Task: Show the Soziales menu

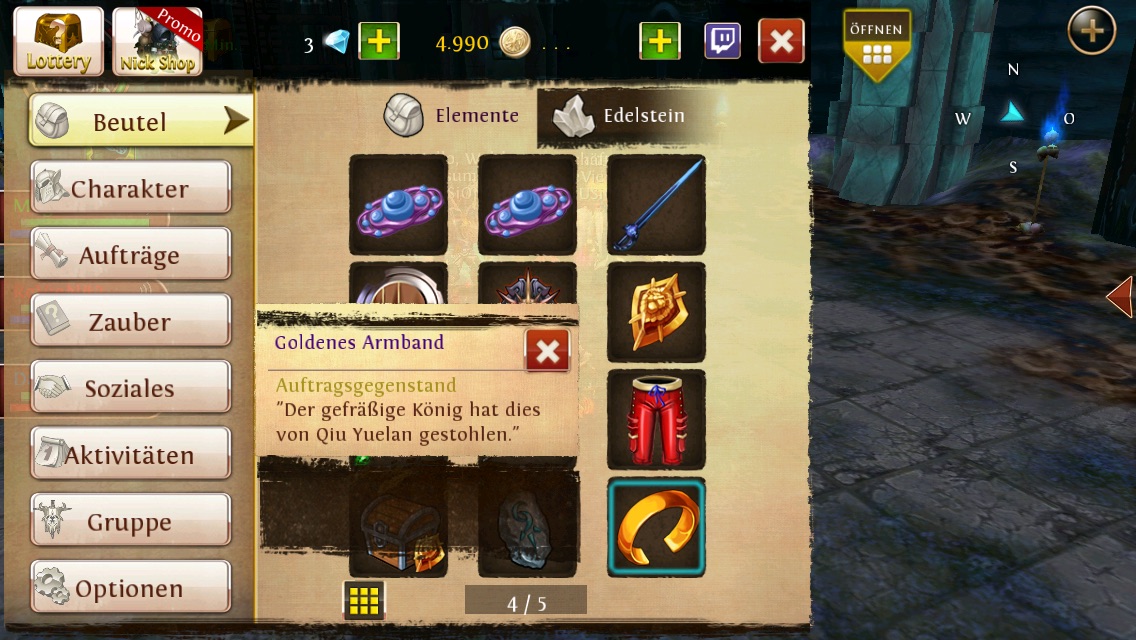Action: (130, 388)
